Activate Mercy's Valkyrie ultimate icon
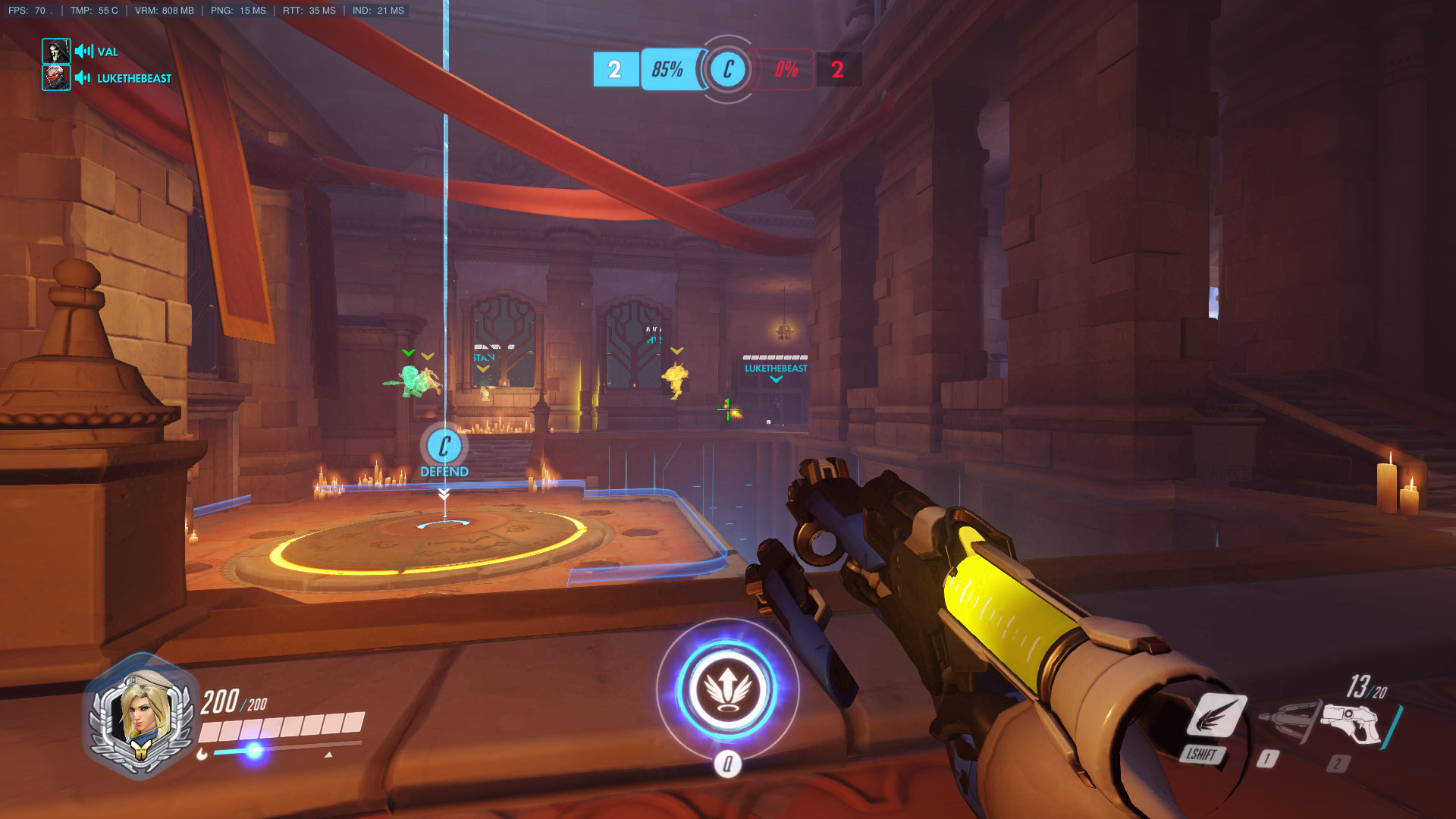The width and height of the screenshot is (1456, 819). (727, 689)
